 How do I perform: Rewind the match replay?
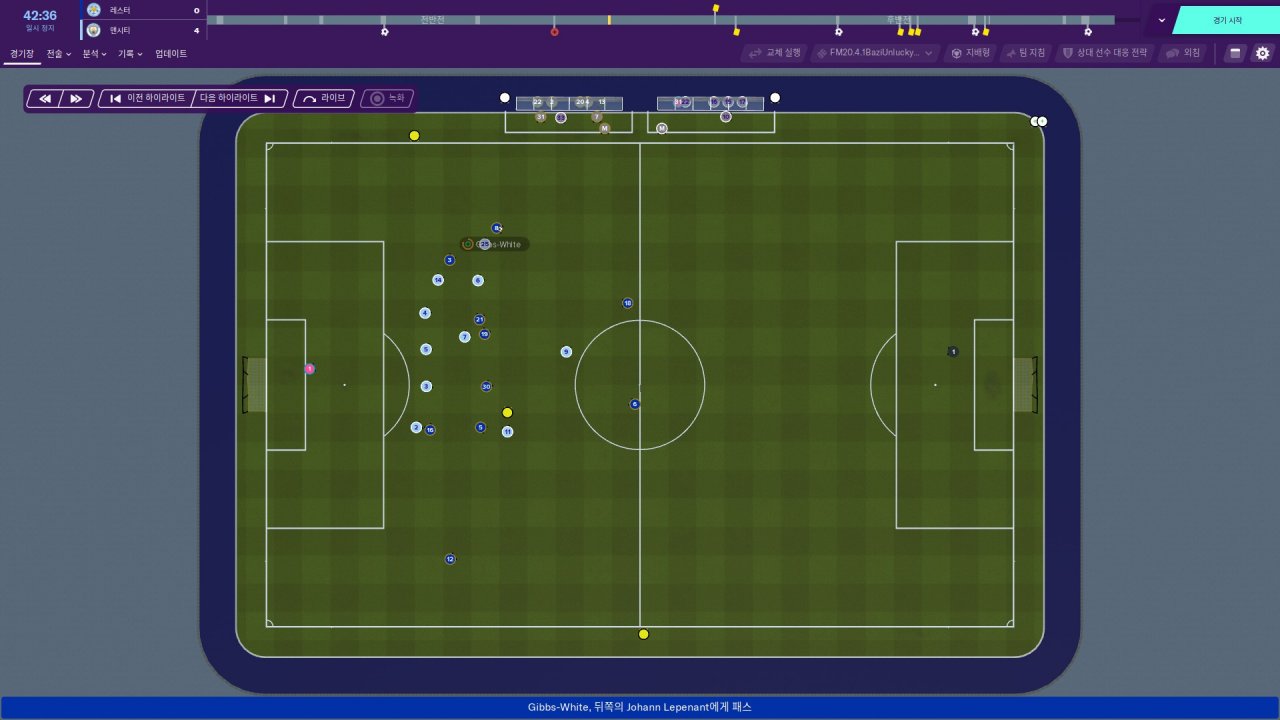tap(45, 99)
